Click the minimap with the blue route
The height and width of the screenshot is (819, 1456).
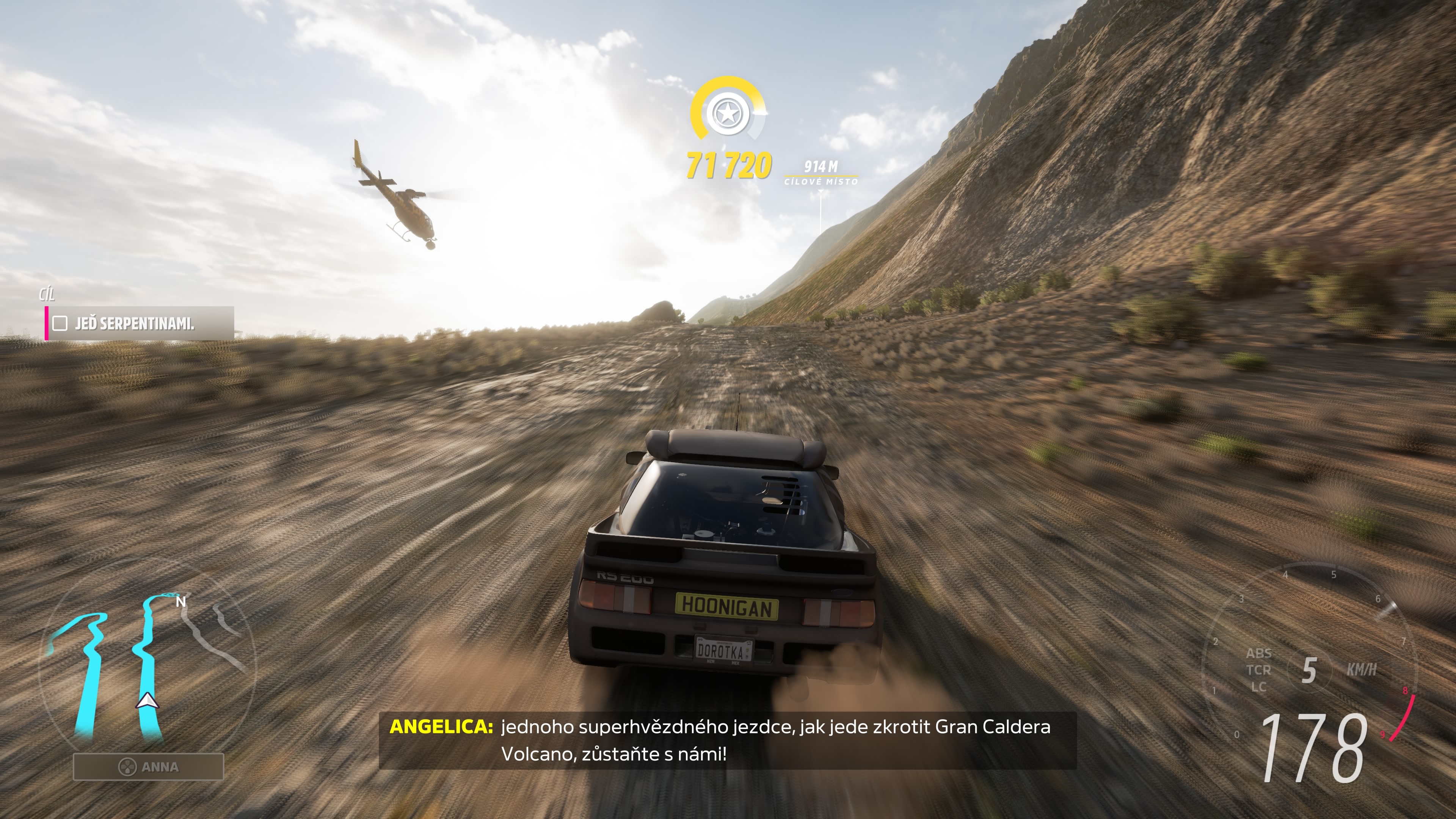point(147,667)
